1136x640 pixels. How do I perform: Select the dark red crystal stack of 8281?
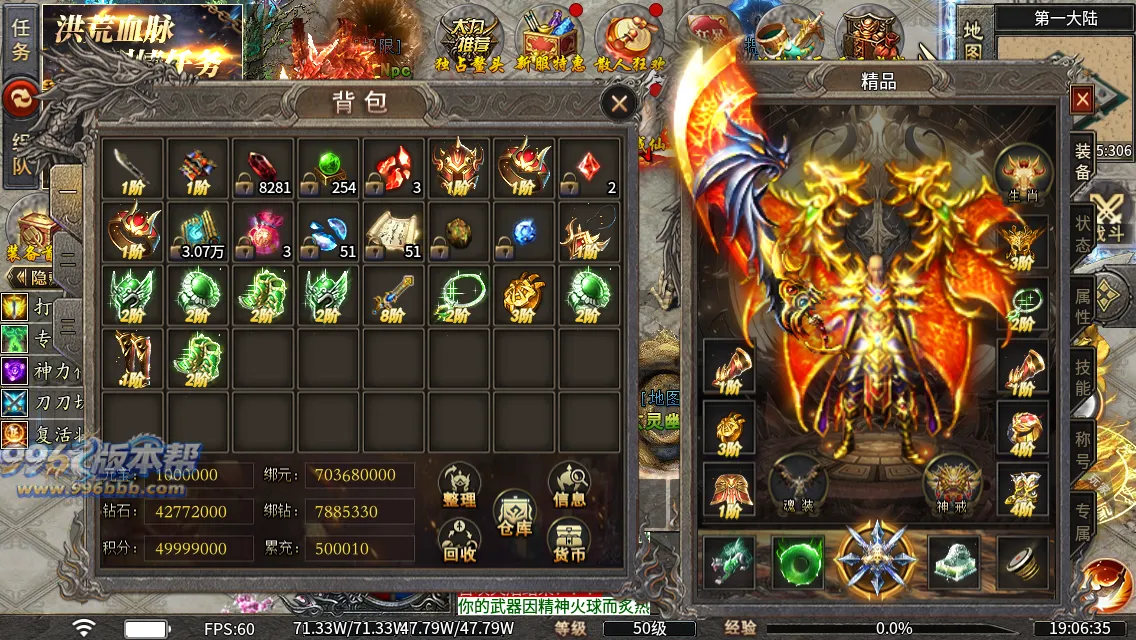[x=264, y=167]
